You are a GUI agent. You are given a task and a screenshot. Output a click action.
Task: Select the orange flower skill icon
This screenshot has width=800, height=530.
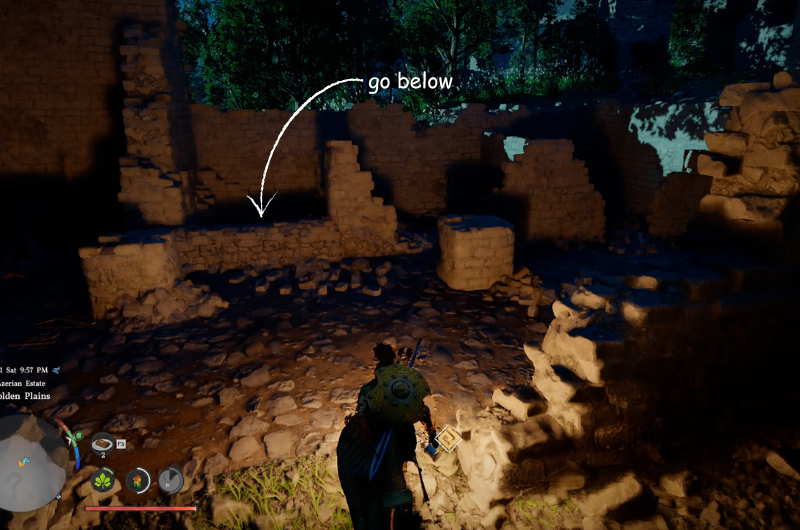click(138, 481)
